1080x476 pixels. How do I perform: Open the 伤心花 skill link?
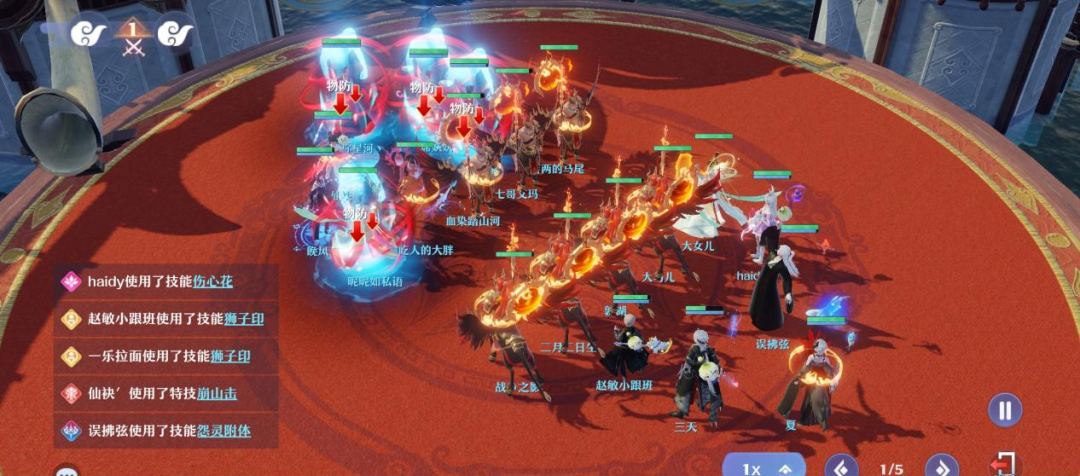213,282
